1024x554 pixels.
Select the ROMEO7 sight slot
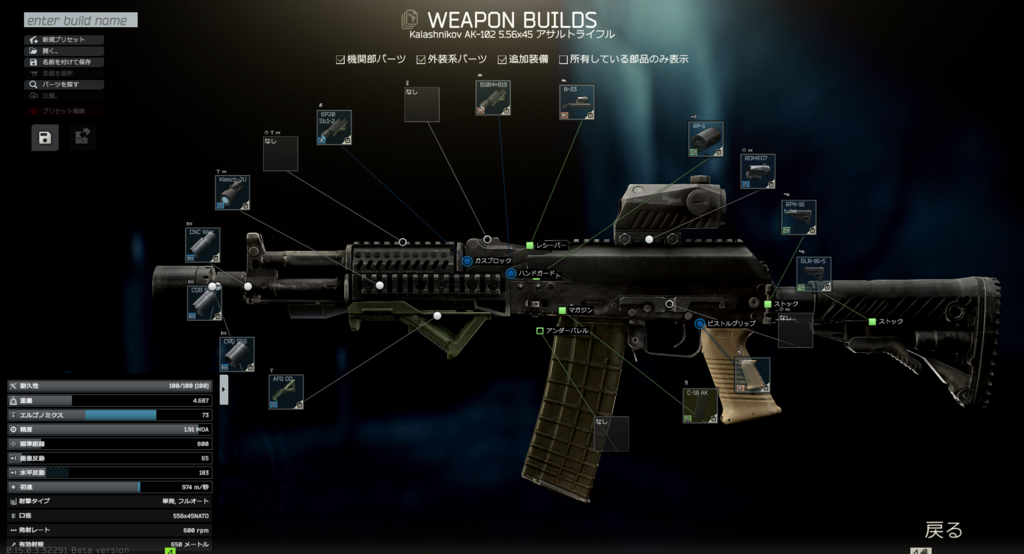(758, 171)
